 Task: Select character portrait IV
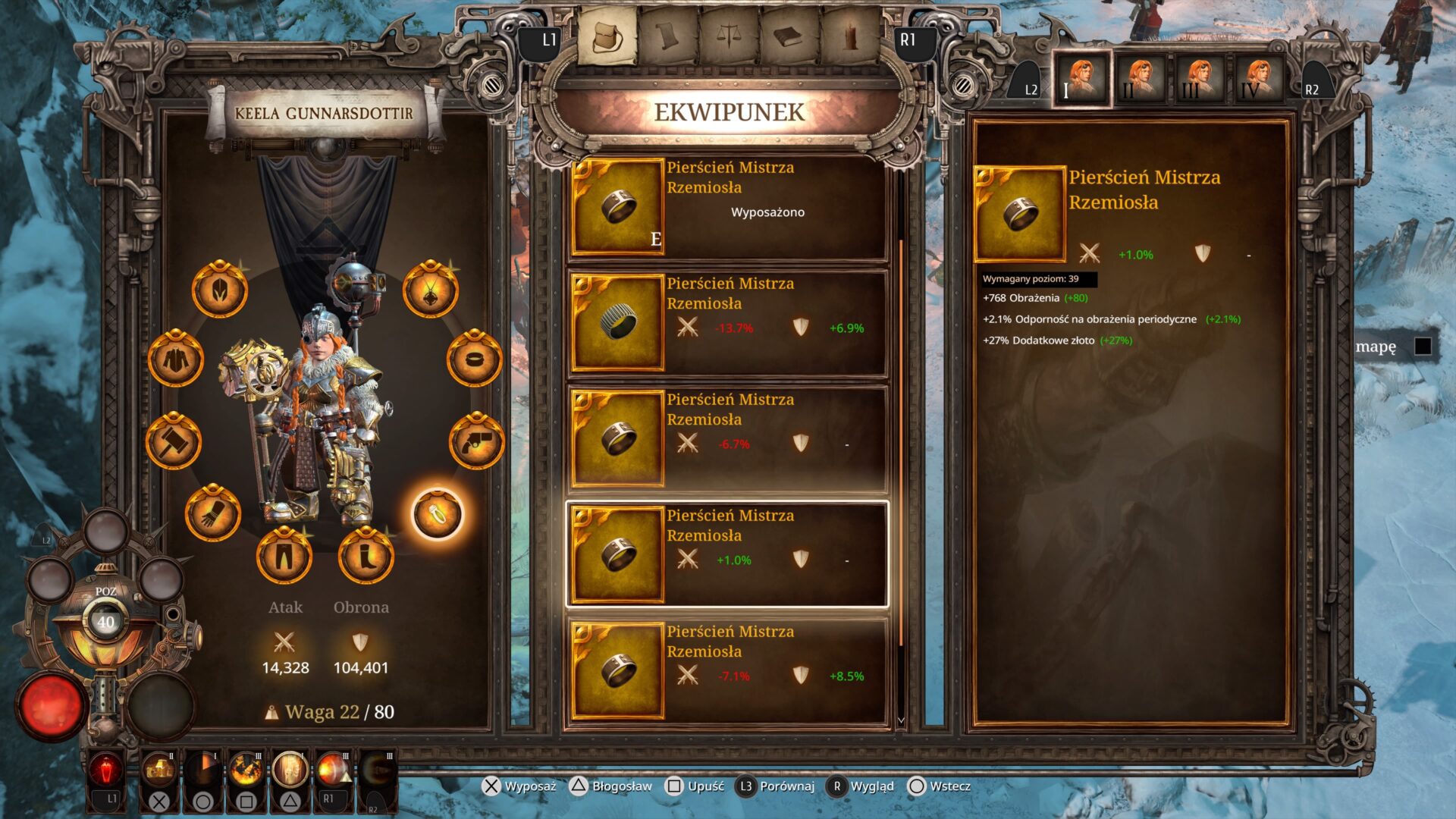1259,80
